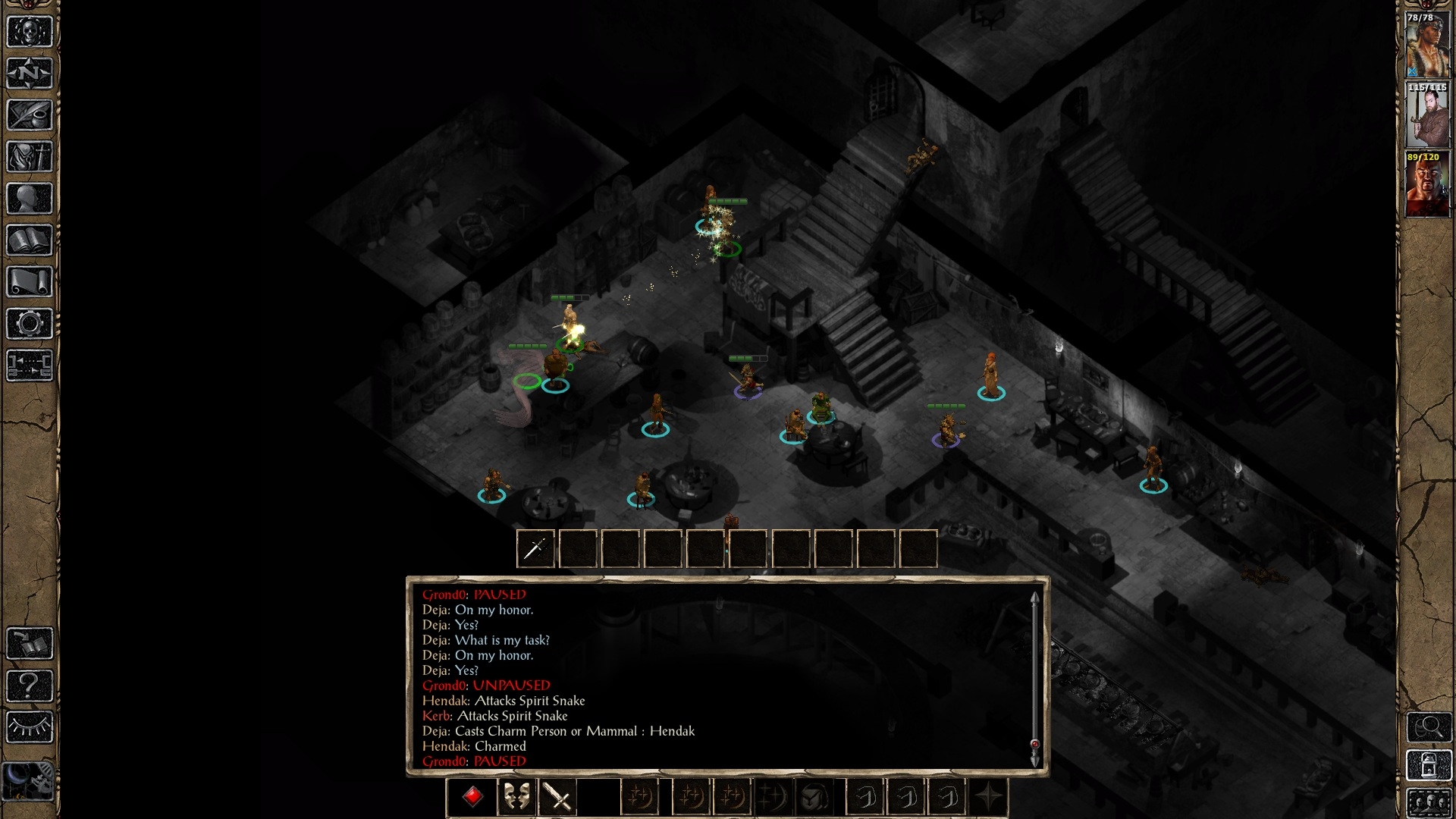Open the character record head icon
Viewport: 1456px width, 819px height.
[30, 199]
